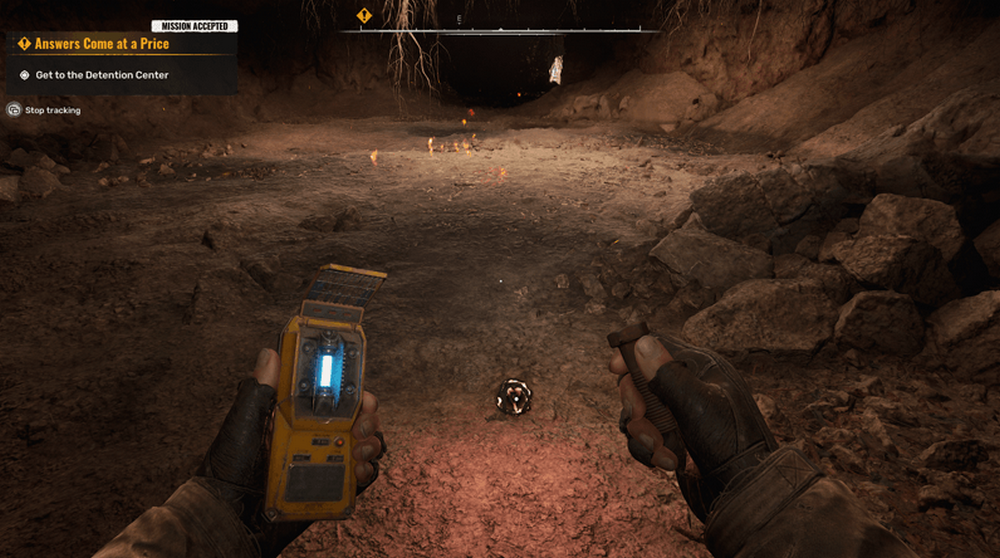Click the orange mission marker on the compass

click(x=364, y=16)
